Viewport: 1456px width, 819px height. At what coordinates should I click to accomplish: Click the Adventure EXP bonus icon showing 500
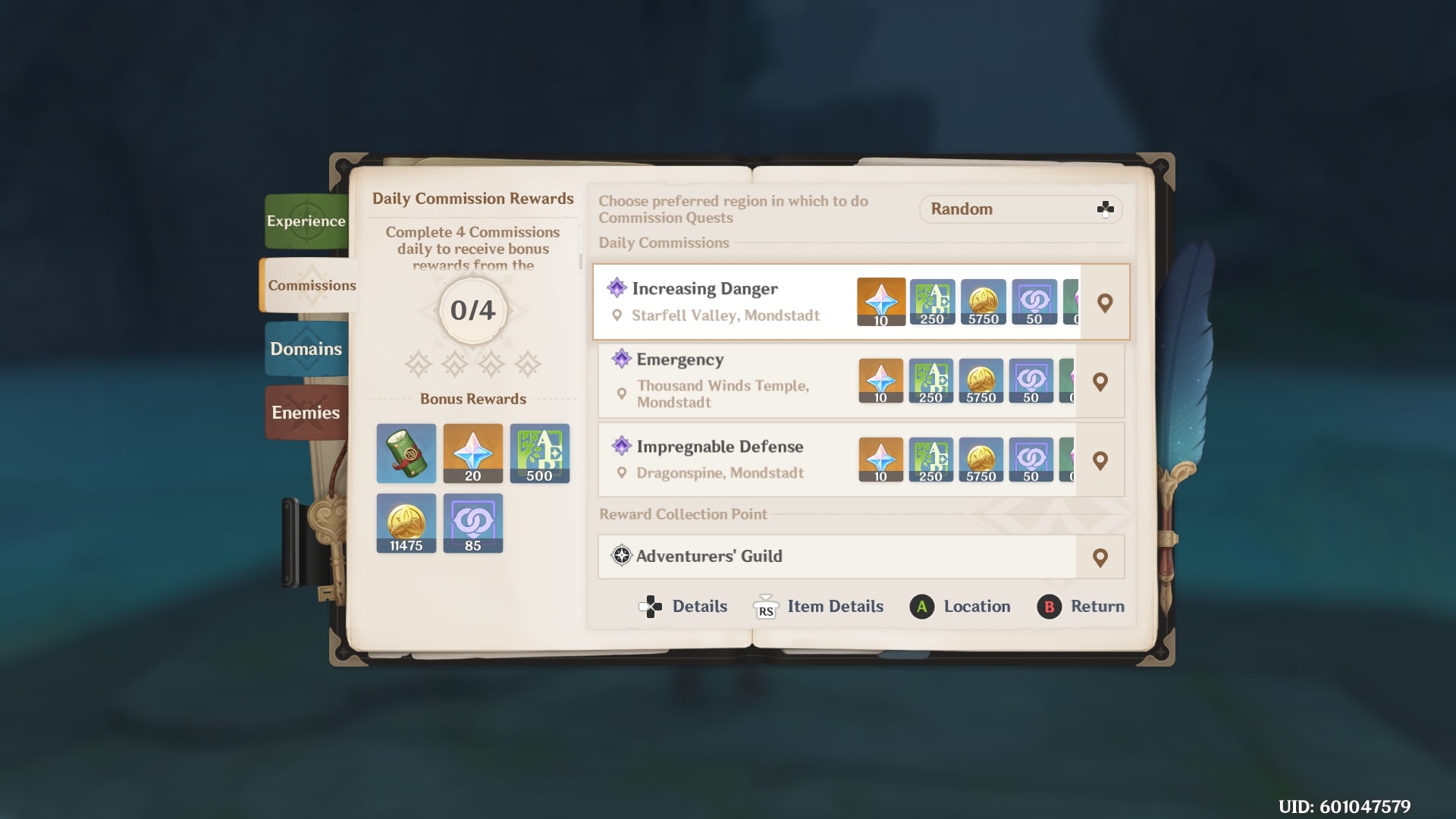[539, 453]
